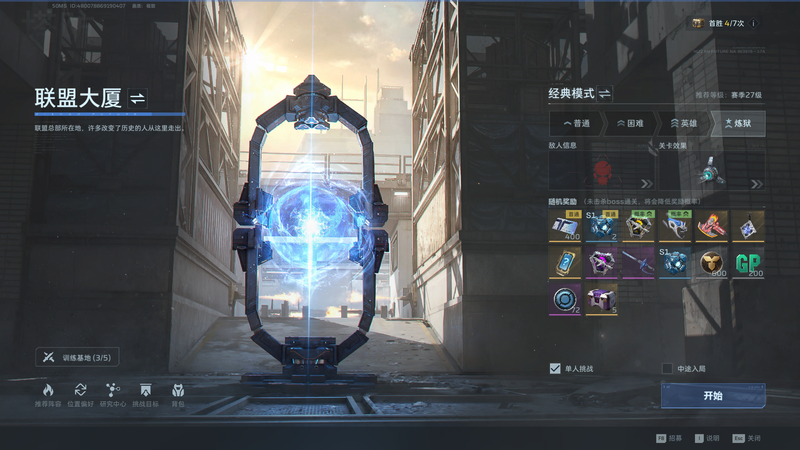This screenshot has height=450, width=800.
Task: Enable the 中途入局 mid-game join checkbox
Action: (x=667, y=368)
